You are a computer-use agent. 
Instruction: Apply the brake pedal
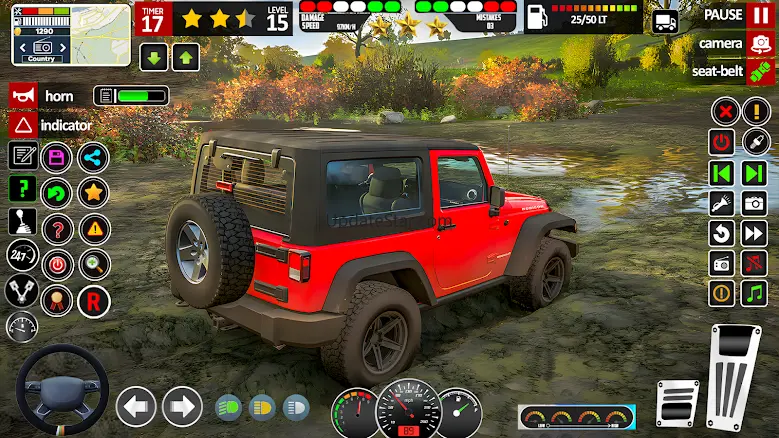(x=677, y=403)
